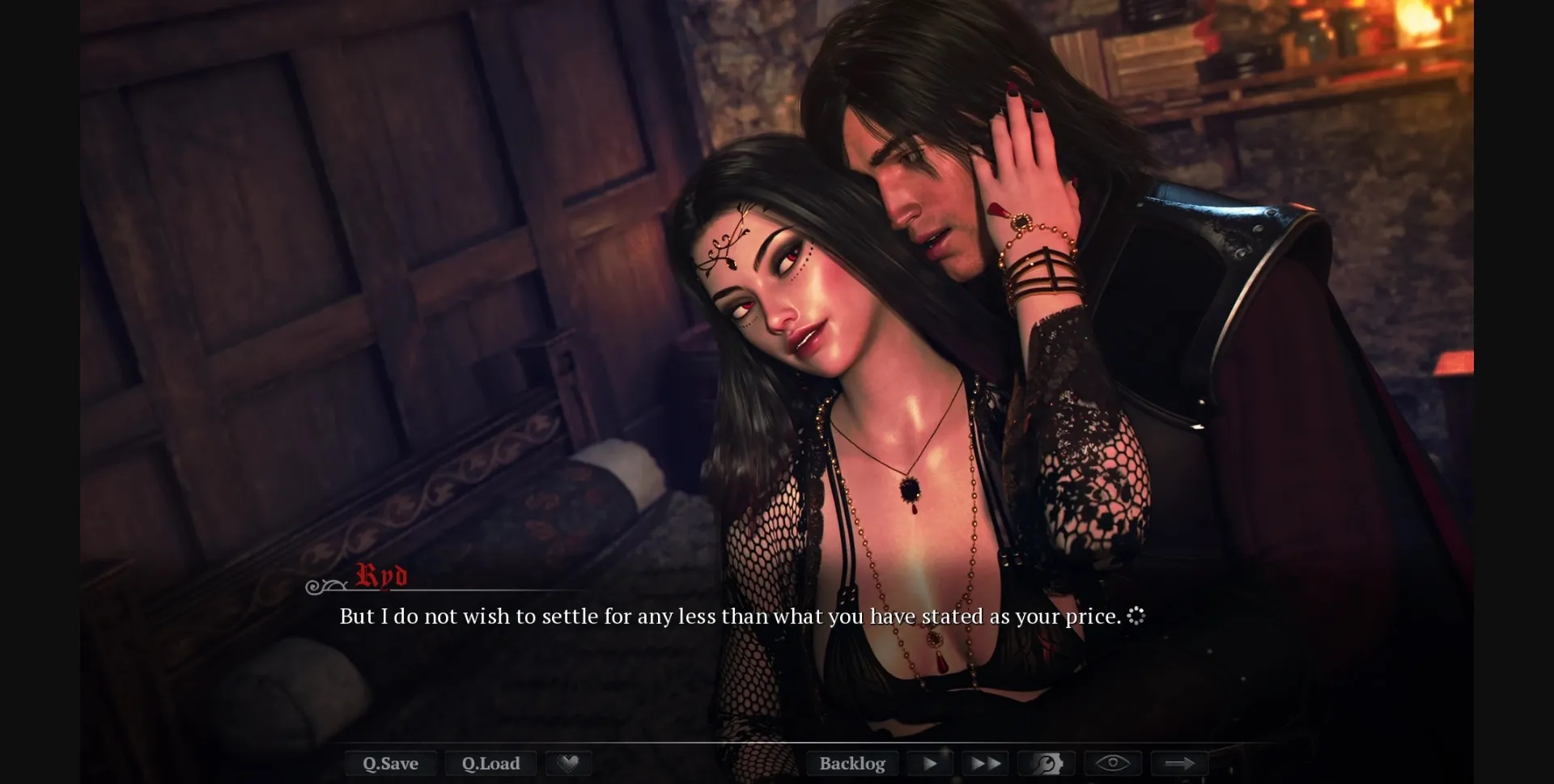Quick save the game with Q.Save
1554x784 pixels.
(x=391, y=763)
